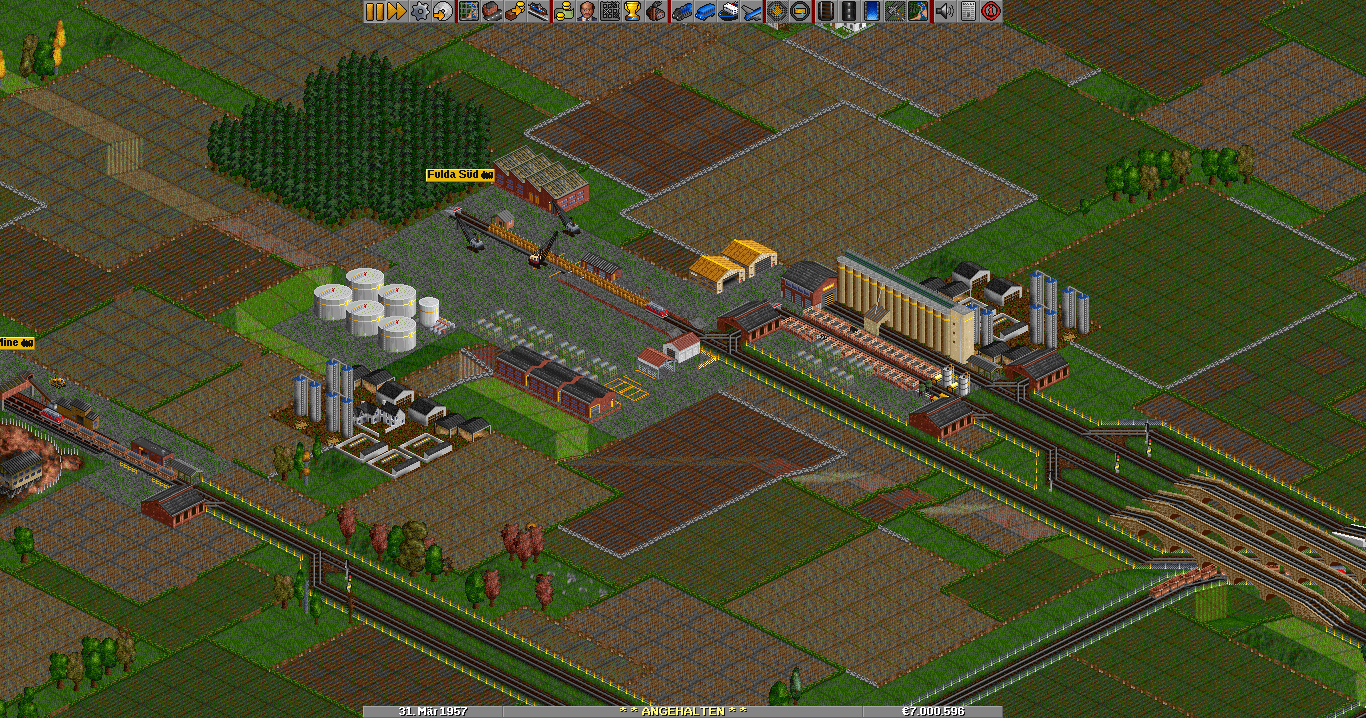This screenshot has width=1366, height=718.
Task: Open company info with the manager face
Action: (x=587, y=11)
